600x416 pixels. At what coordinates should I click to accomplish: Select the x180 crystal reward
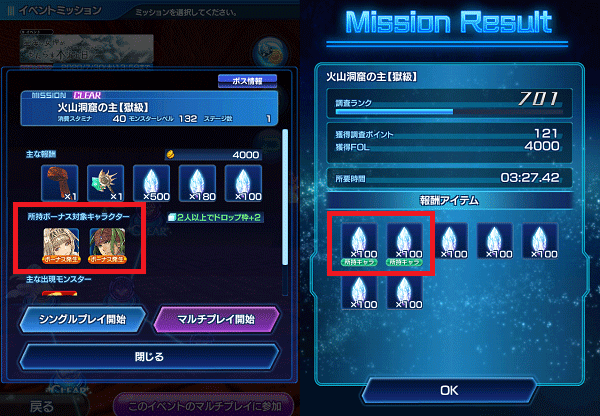pyautogui.click(x=197, y=181)
